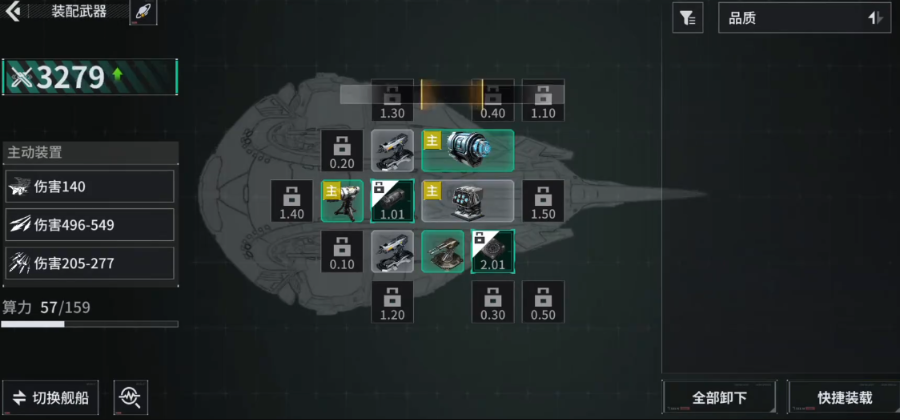Open the 品质 sort dropdown
The width and height of the screenshot is (900, 420).
coord(804,17)
